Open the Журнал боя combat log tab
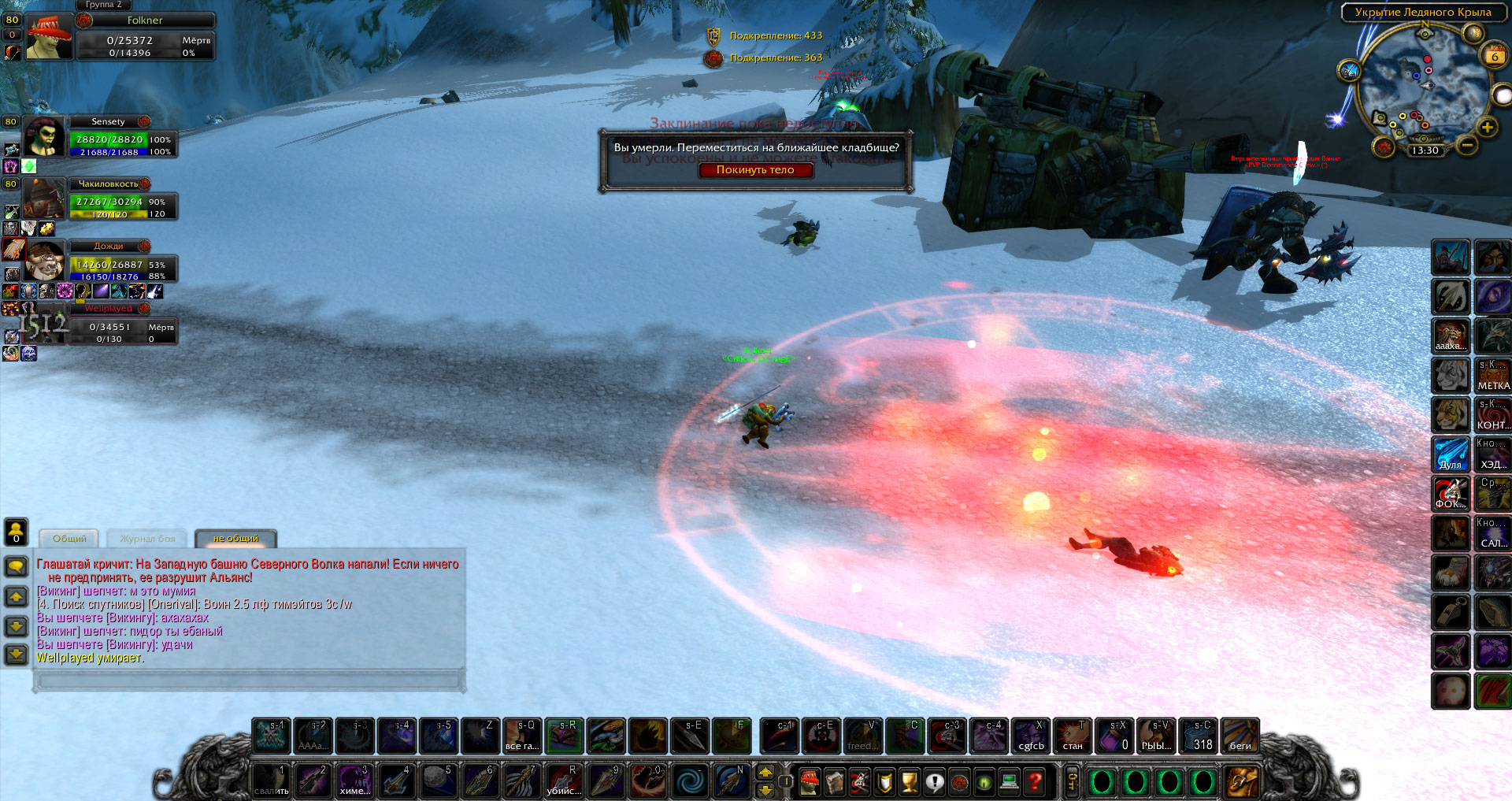The image size is (1512, 801). click(x=147, y=539)
